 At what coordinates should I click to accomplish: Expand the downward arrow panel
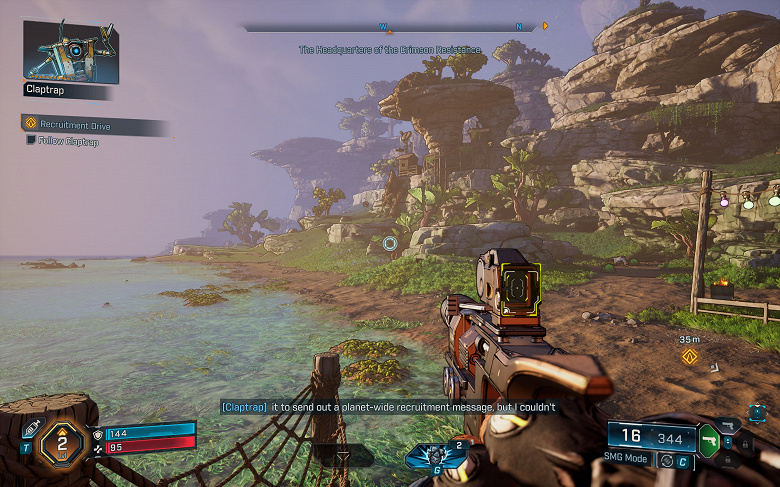point(343,455)
